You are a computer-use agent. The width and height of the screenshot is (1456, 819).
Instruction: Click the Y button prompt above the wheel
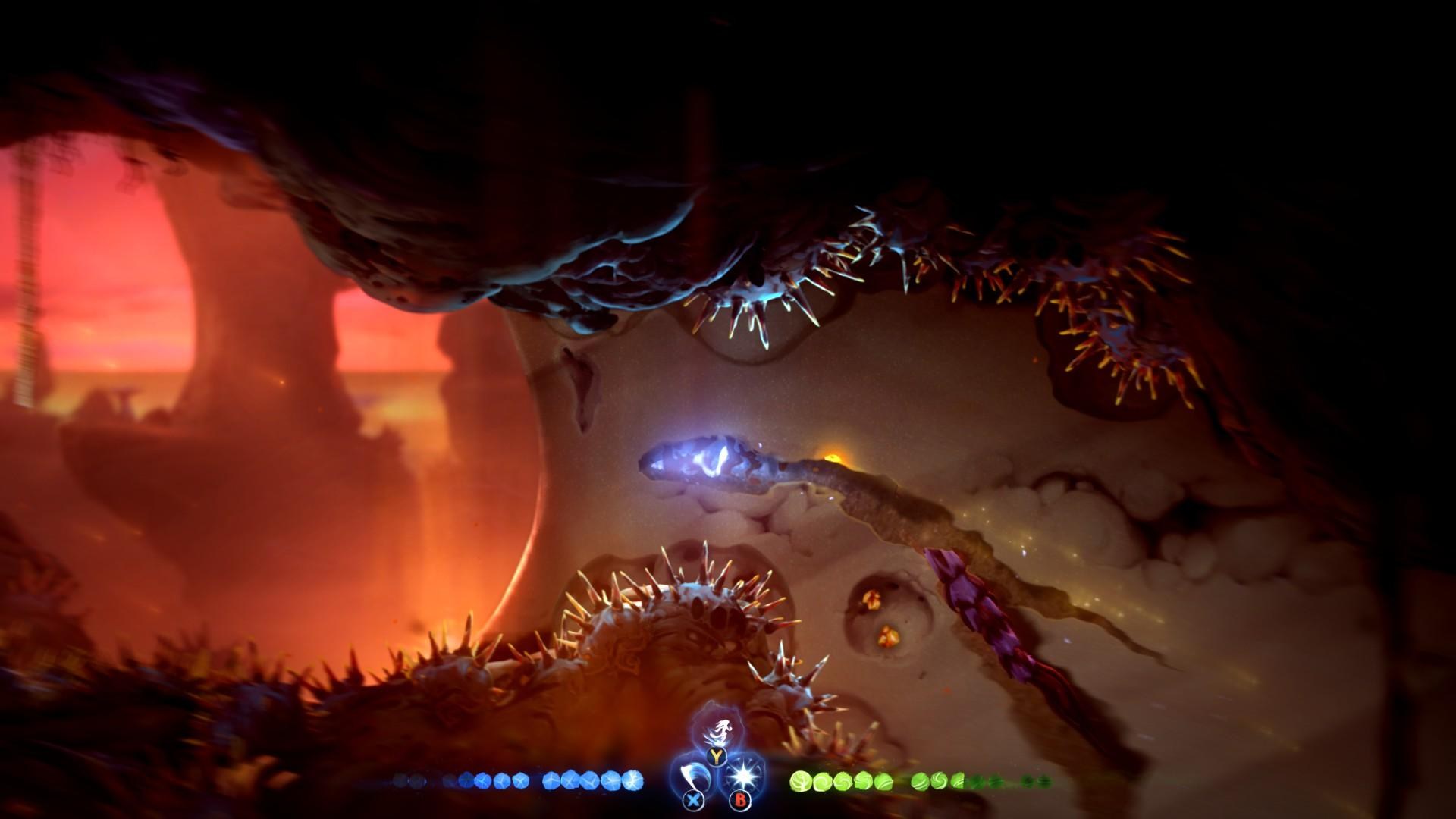716,756
